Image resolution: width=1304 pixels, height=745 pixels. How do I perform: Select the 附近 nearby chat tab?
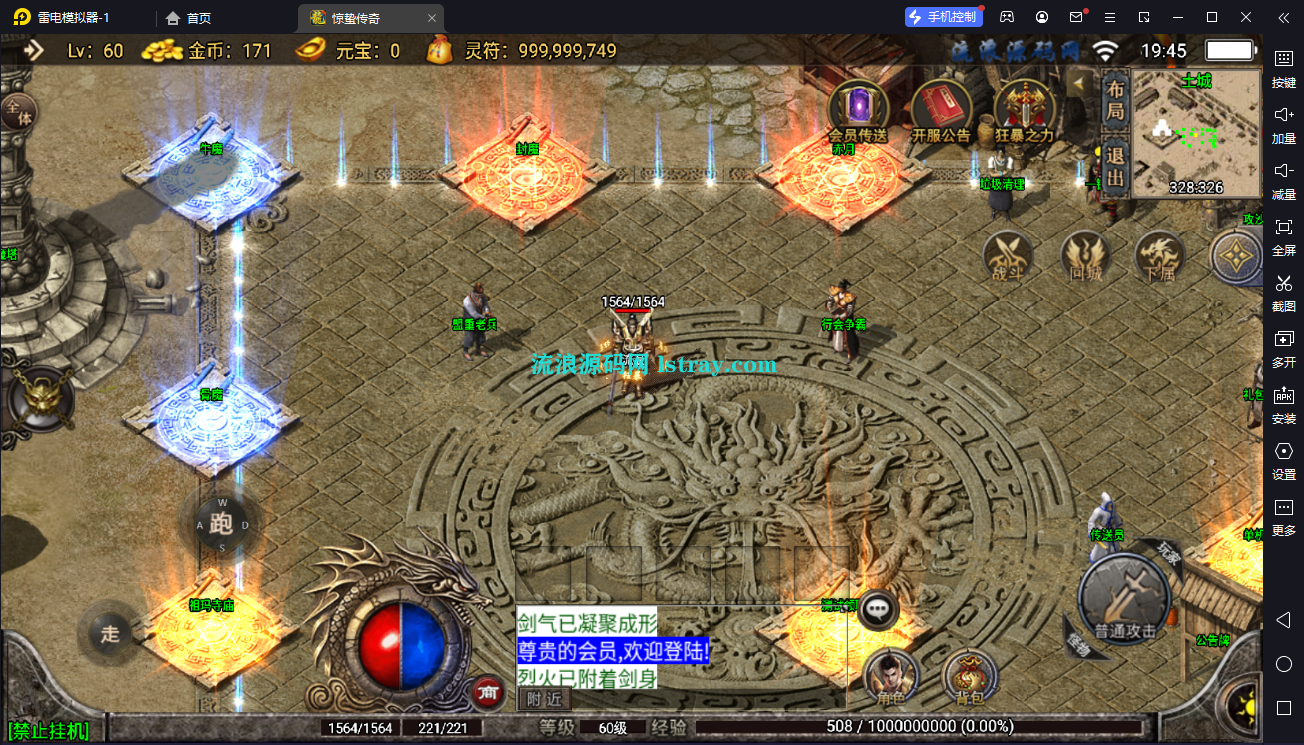(545, 698)
